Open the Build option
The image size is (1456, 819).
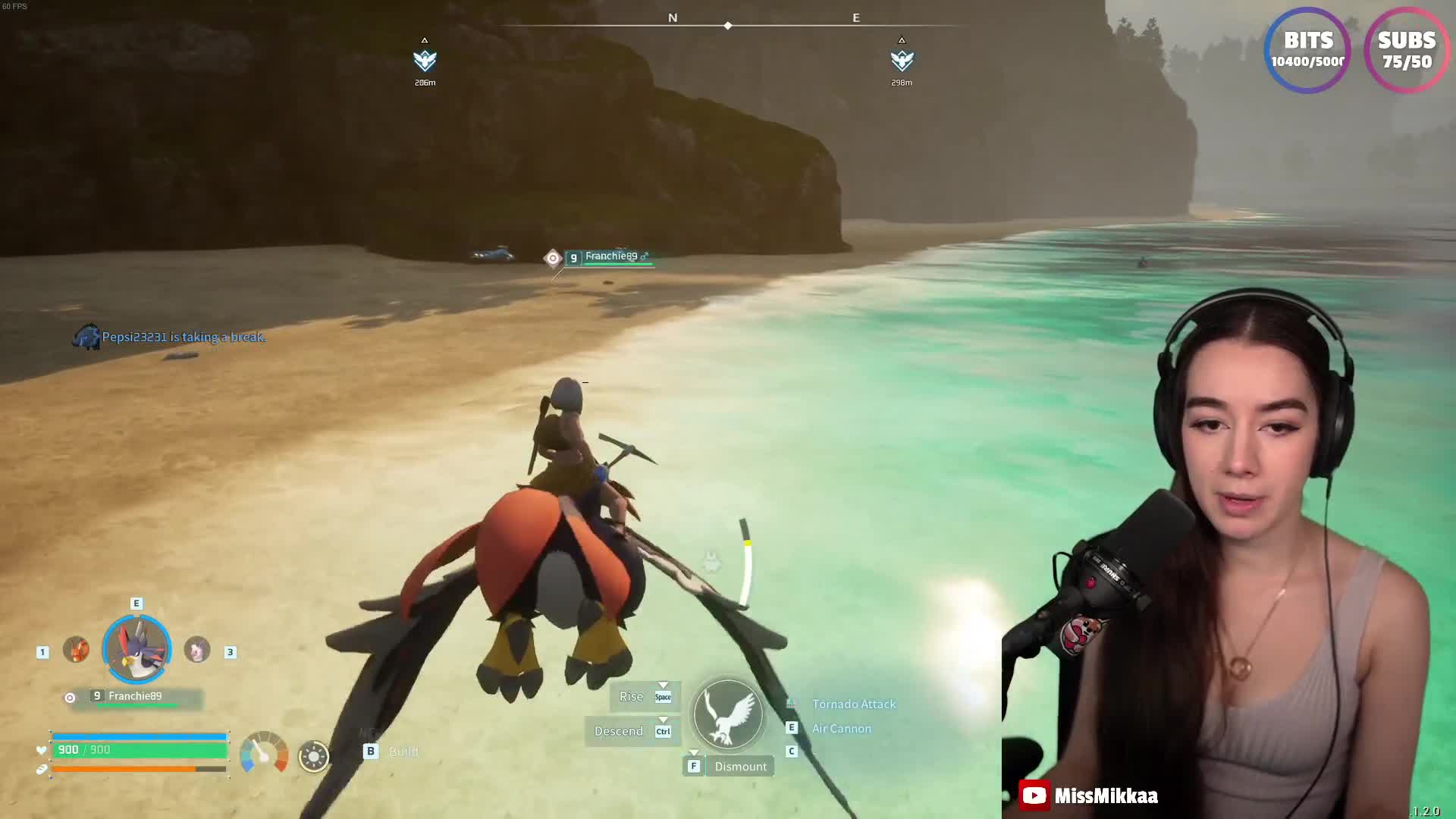tap(403, 752)
